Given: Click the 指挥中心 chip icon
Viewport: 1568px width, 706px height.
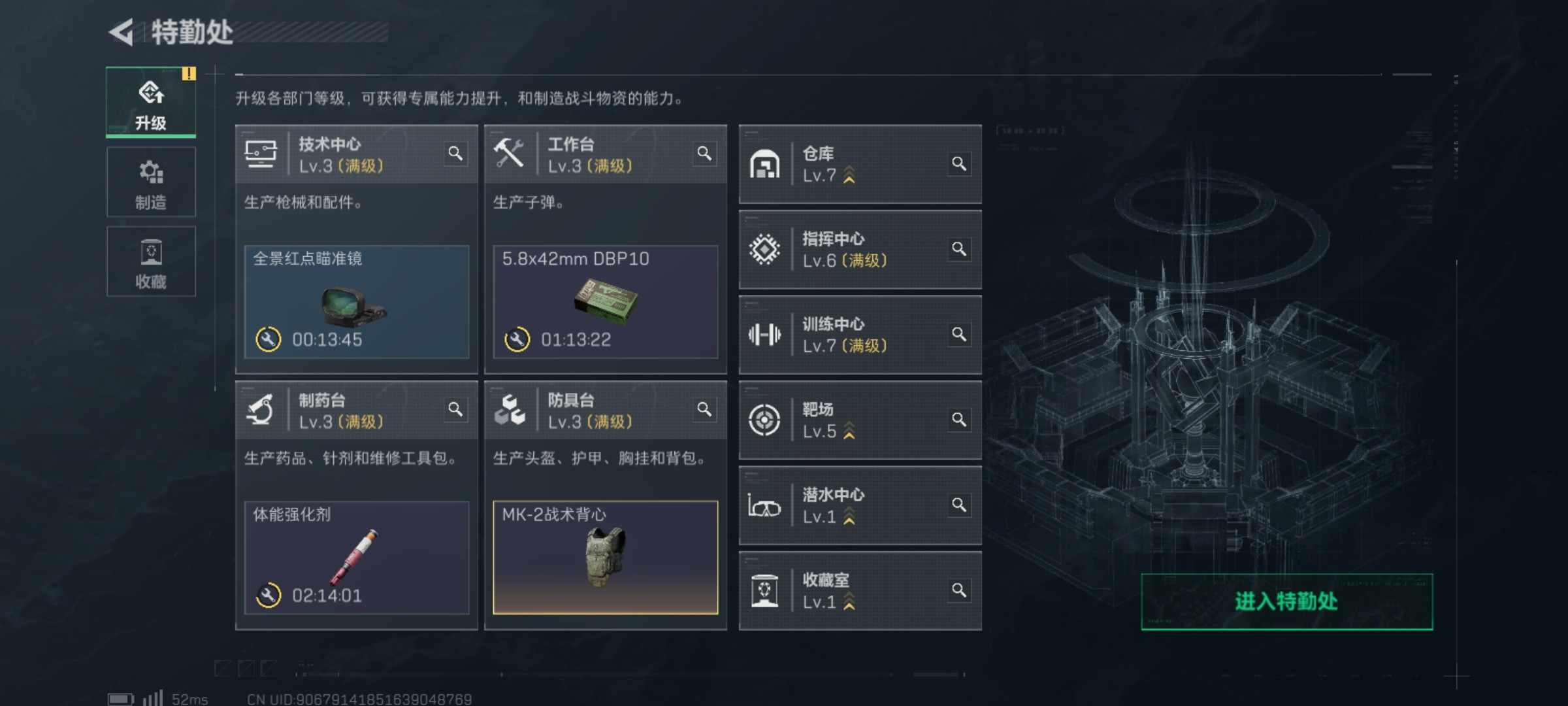Looking at the screenshot, I should point(765,250).
